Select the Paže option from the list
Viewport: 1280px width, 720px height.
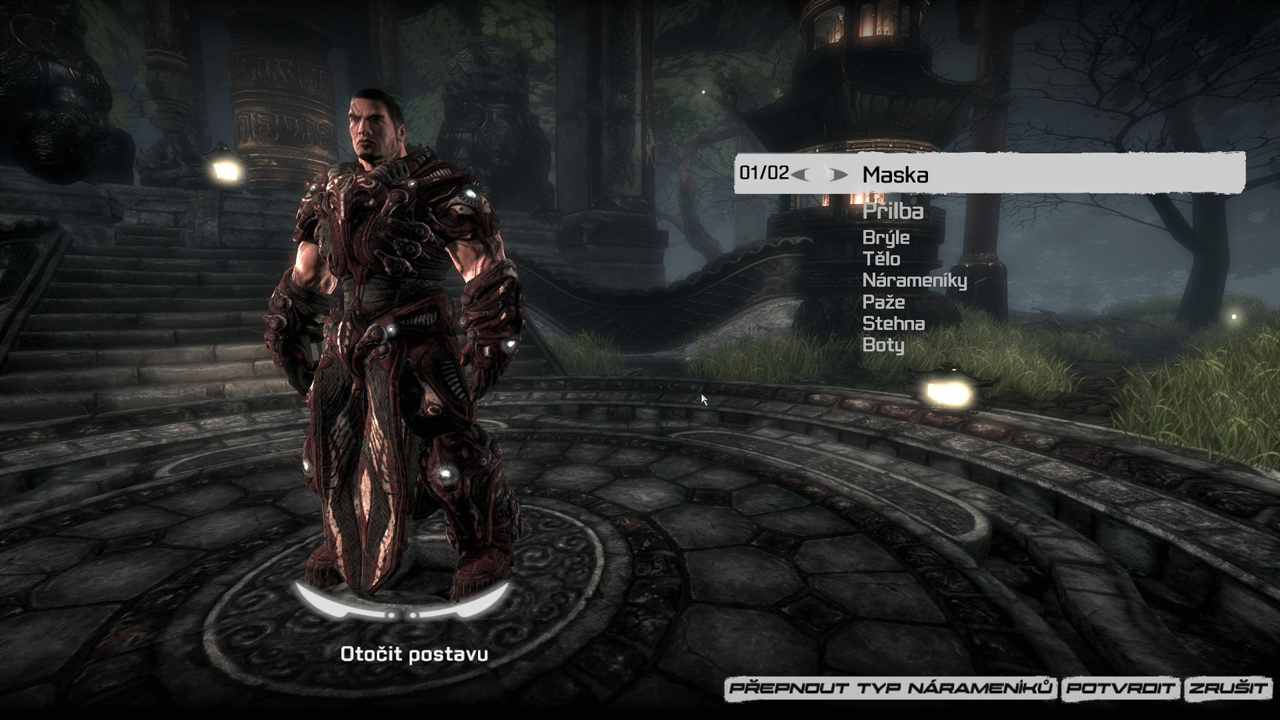(x=882, y=301)
